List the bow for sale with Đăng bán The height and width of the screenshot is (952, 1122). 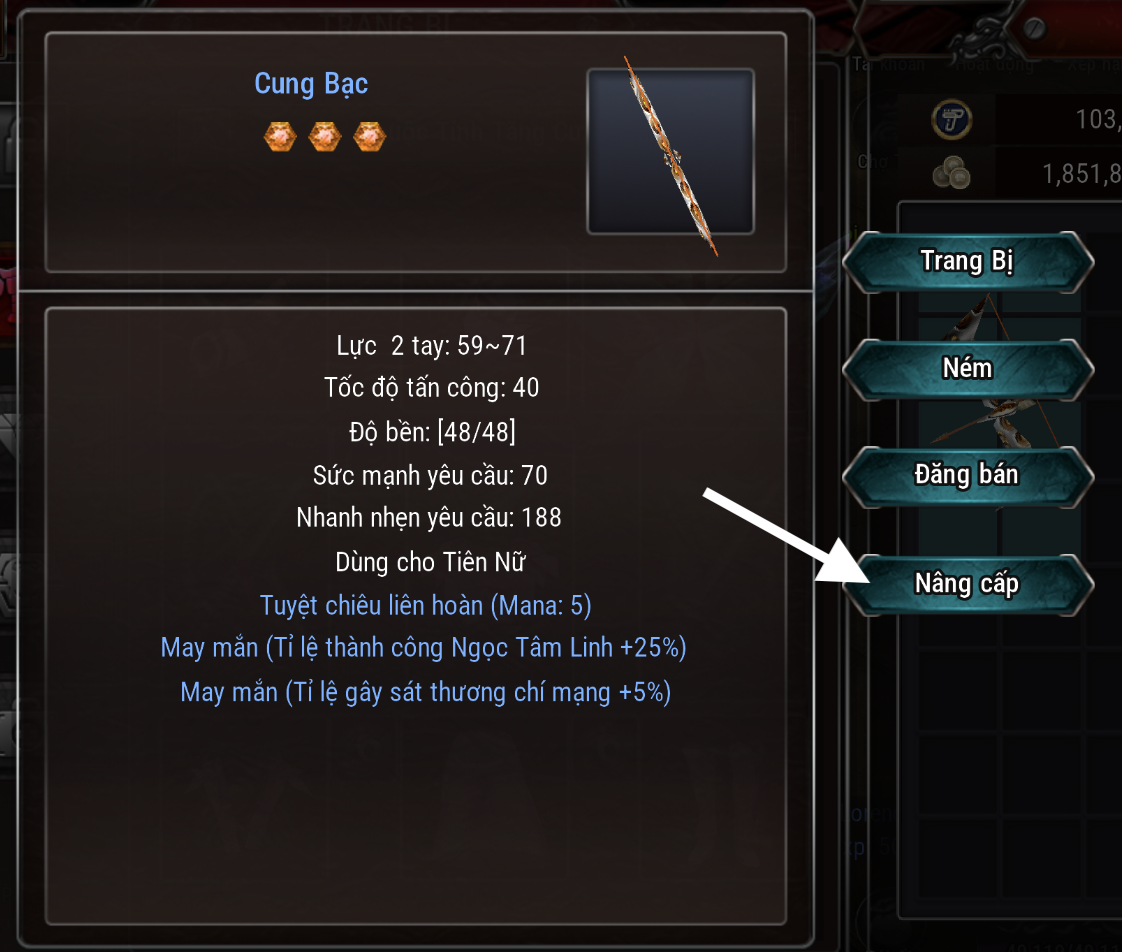coord(967,475)
